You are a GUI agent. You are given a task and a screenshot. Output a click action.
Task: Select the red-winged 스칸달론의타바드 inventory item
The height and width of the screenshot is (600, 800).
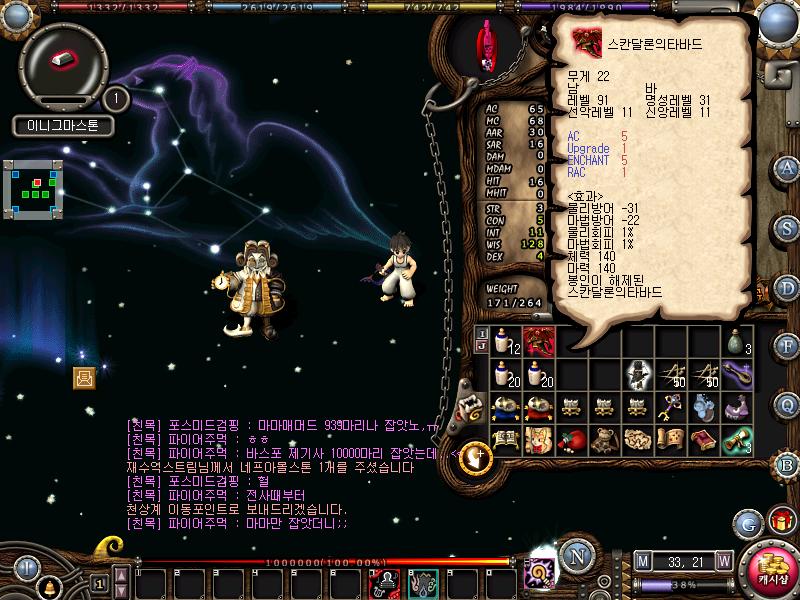point(539,343)
